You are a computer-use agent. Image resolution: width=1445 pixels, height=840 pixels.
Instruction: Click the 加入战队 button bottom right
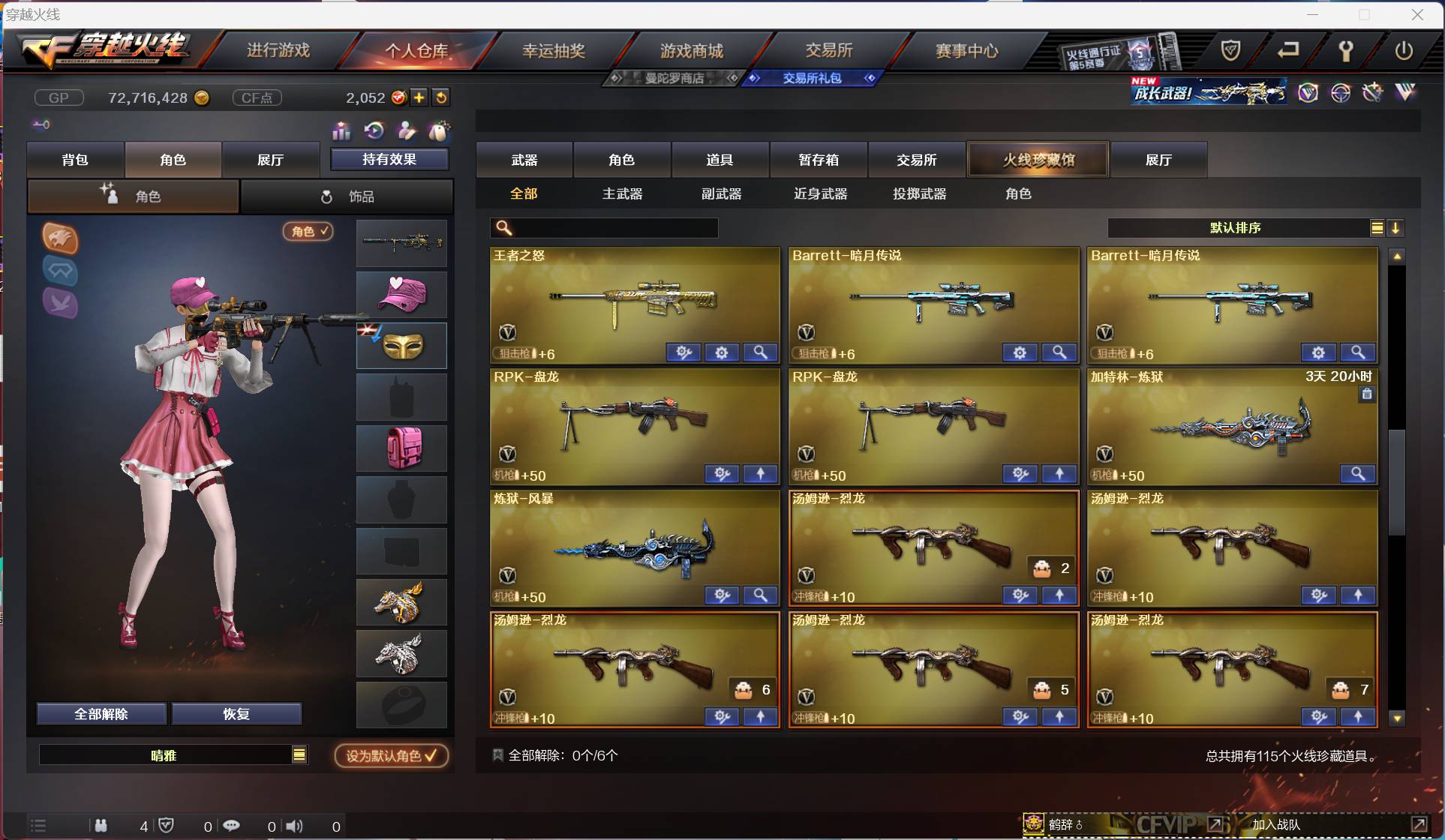pyautogui.click(x=1278, y=823)
